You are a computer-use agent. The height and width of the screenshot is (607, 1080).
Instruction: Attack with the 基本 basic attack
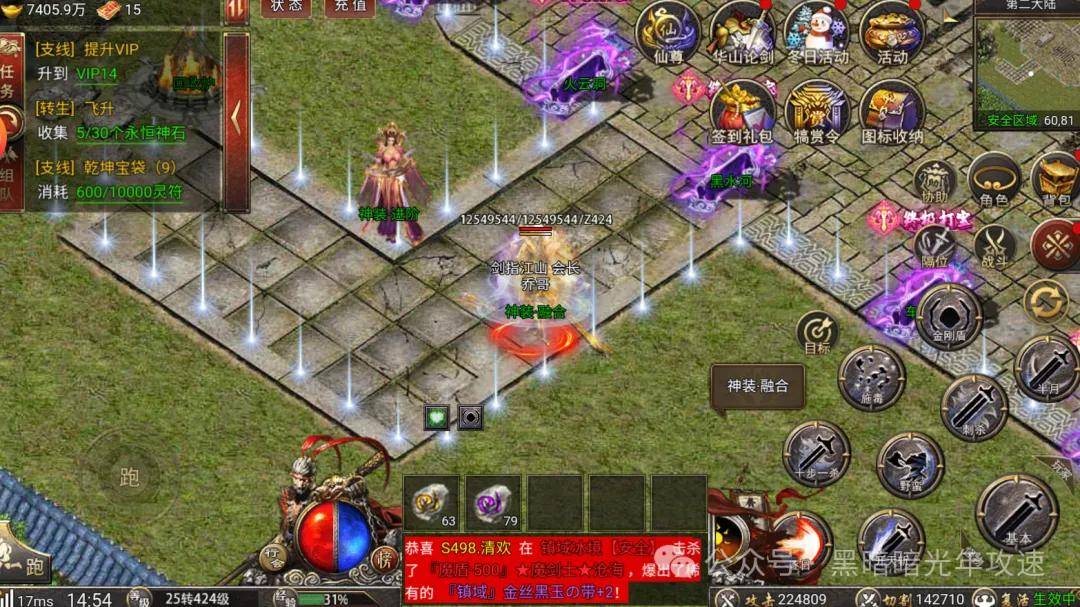pyautogui.click(x=1017, y=511)
